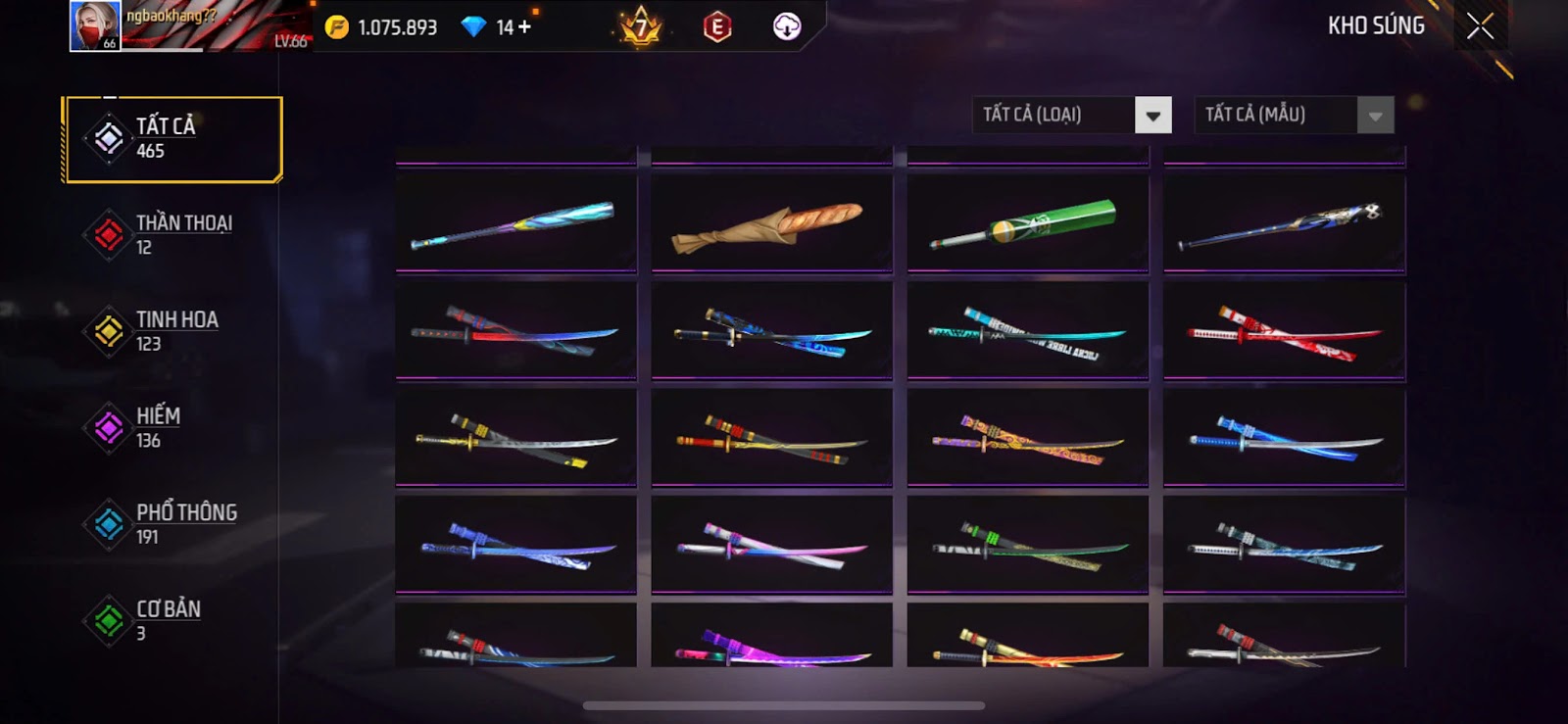Choose the pink and white katana
Screen dimensions: 1568x724
771,546
